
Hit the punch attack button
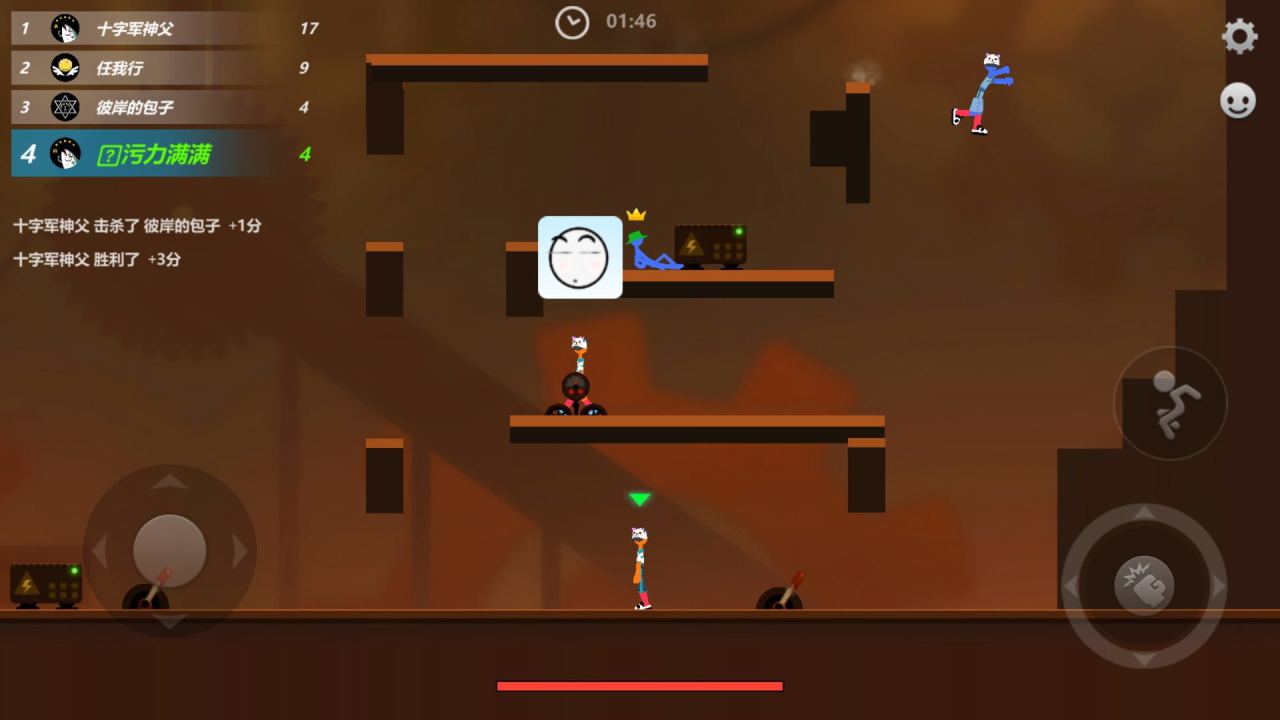(1144, 585)
